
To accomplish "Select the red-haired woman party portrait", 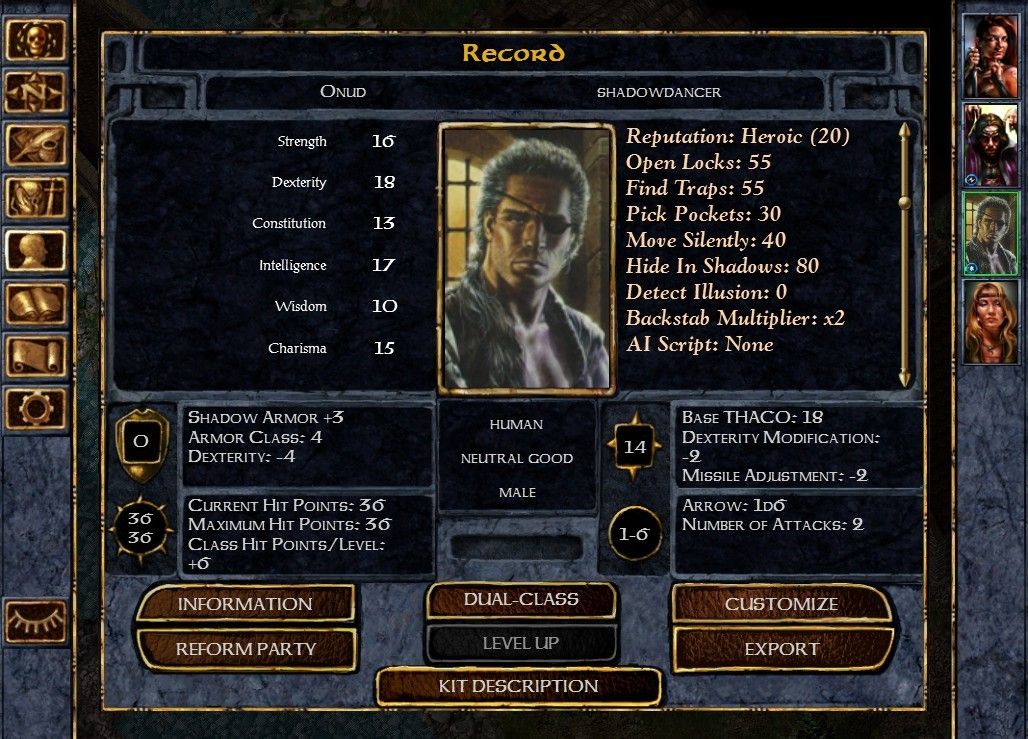I will 990,56.
